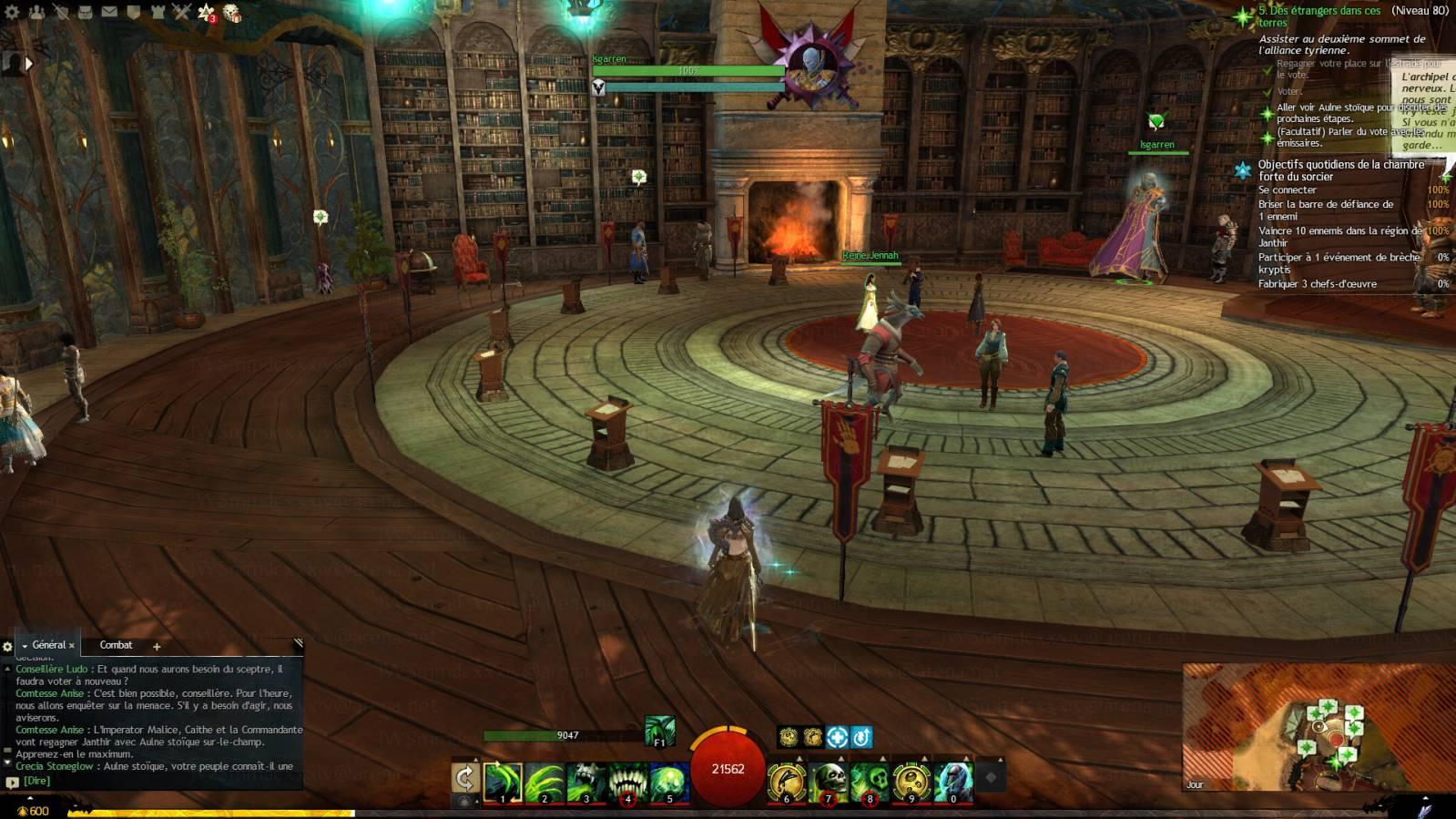Open the minimap
Image resolution: width=1456 pixels, height=819 pixels.
click(x=1318, y=726)
